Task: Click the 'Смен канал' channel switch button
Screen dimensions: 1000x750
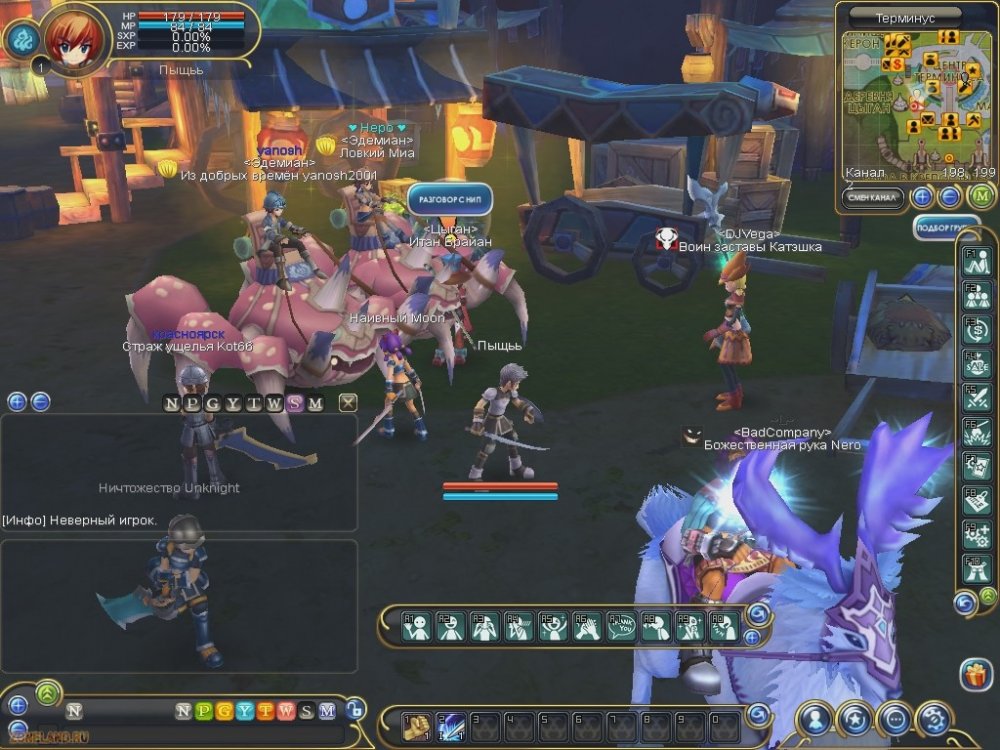Action: 871,197
